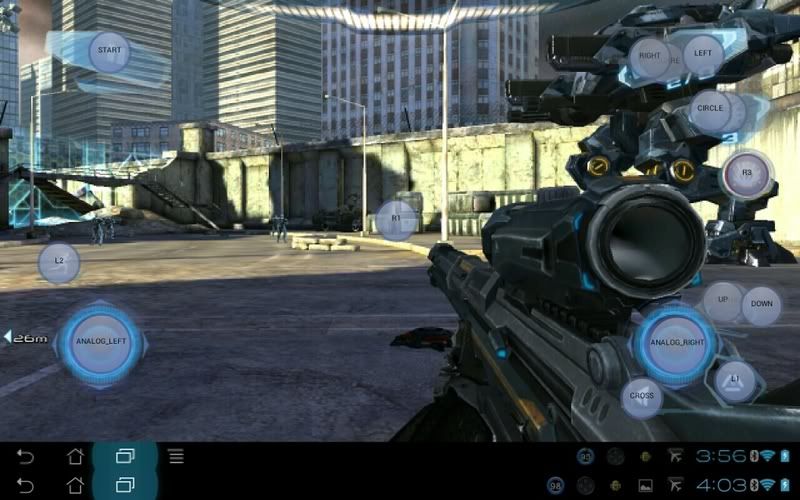Tap the L1 overlay button
Viewport: 800px width, 500px height.
click(x=736, y=381)
